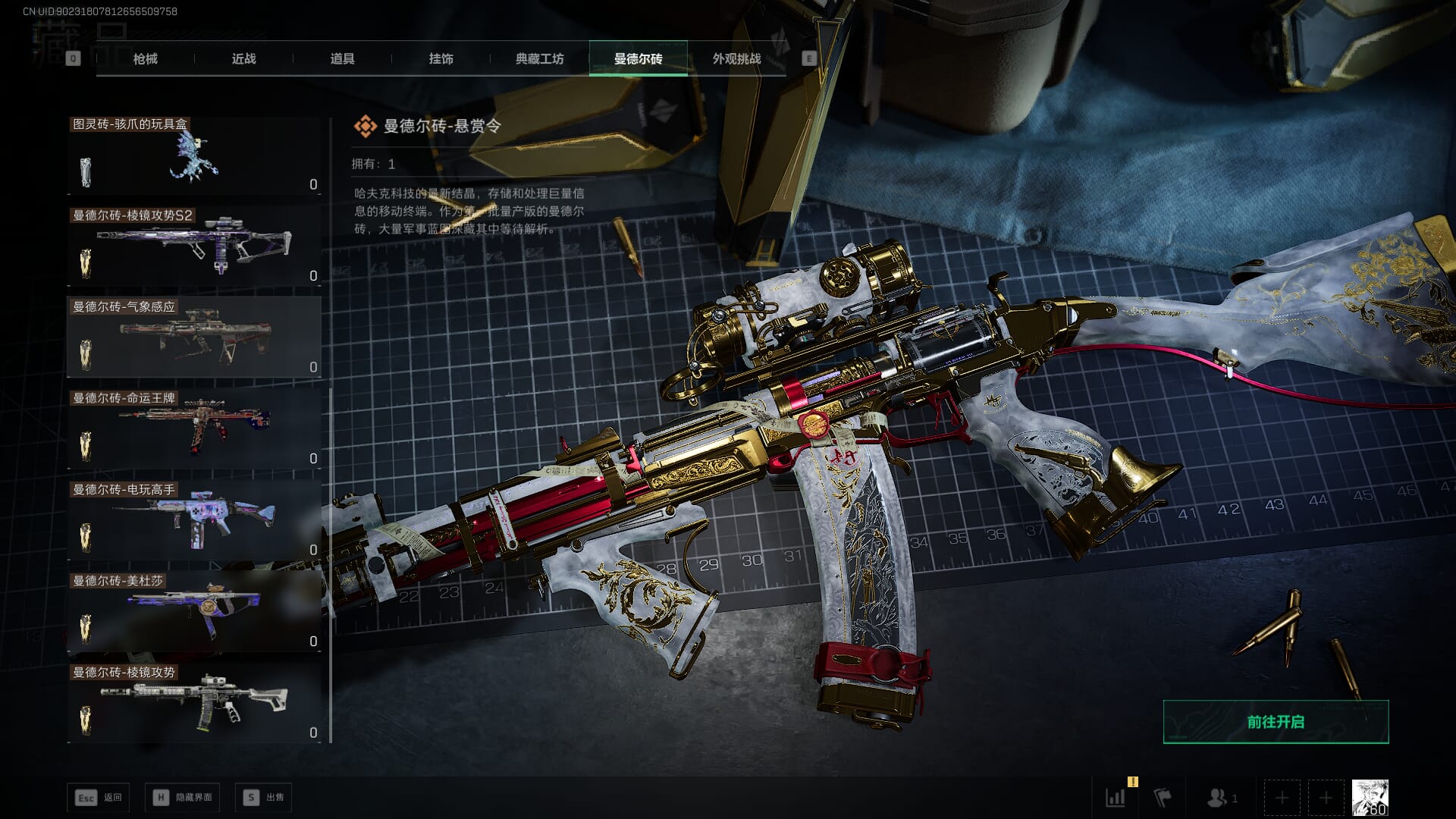Sell the item with 出售
This screenshot has width=1456, height=819.
(263, 797)
